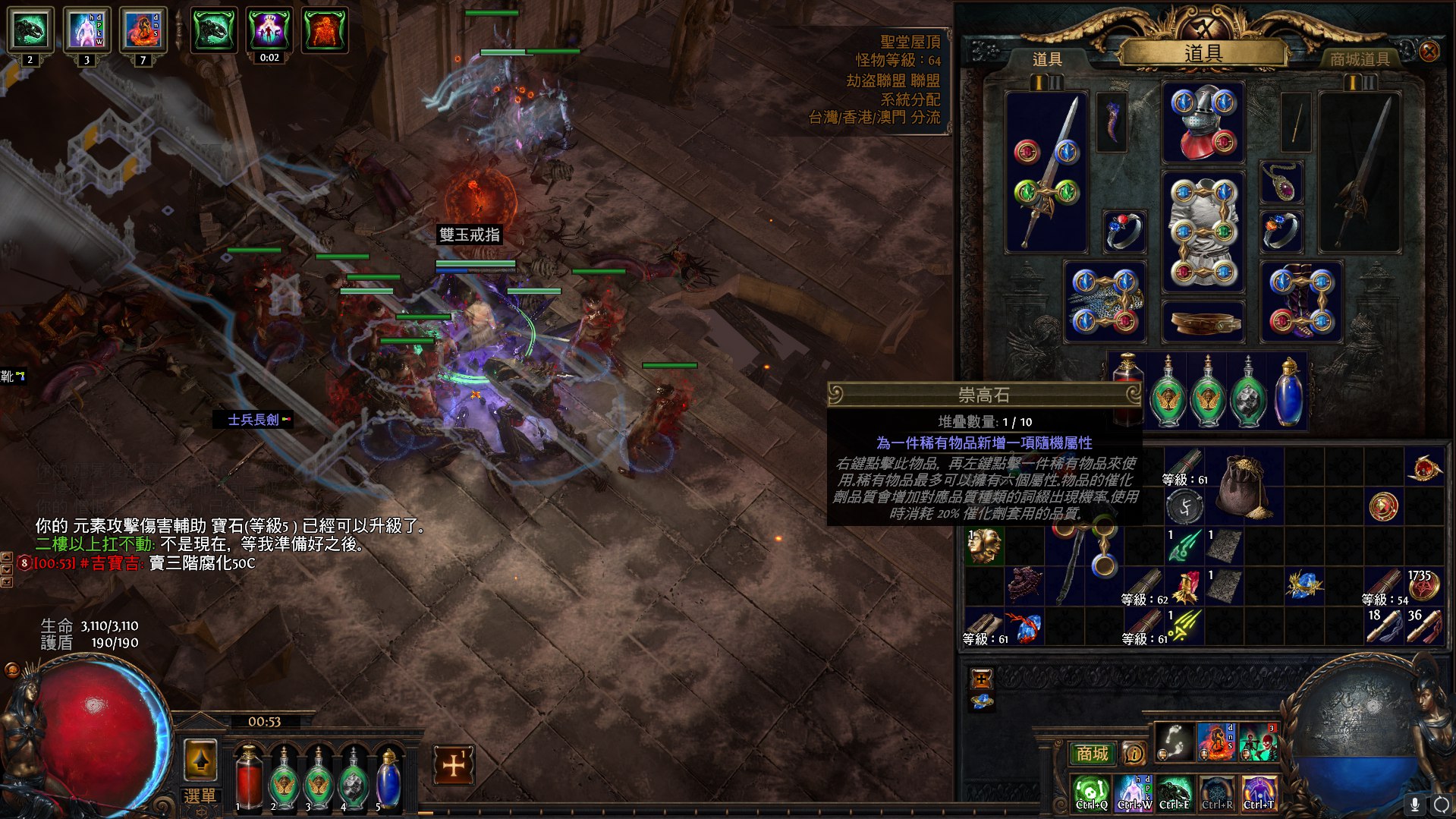Click the round info chat button

[x=1134, y=754]
